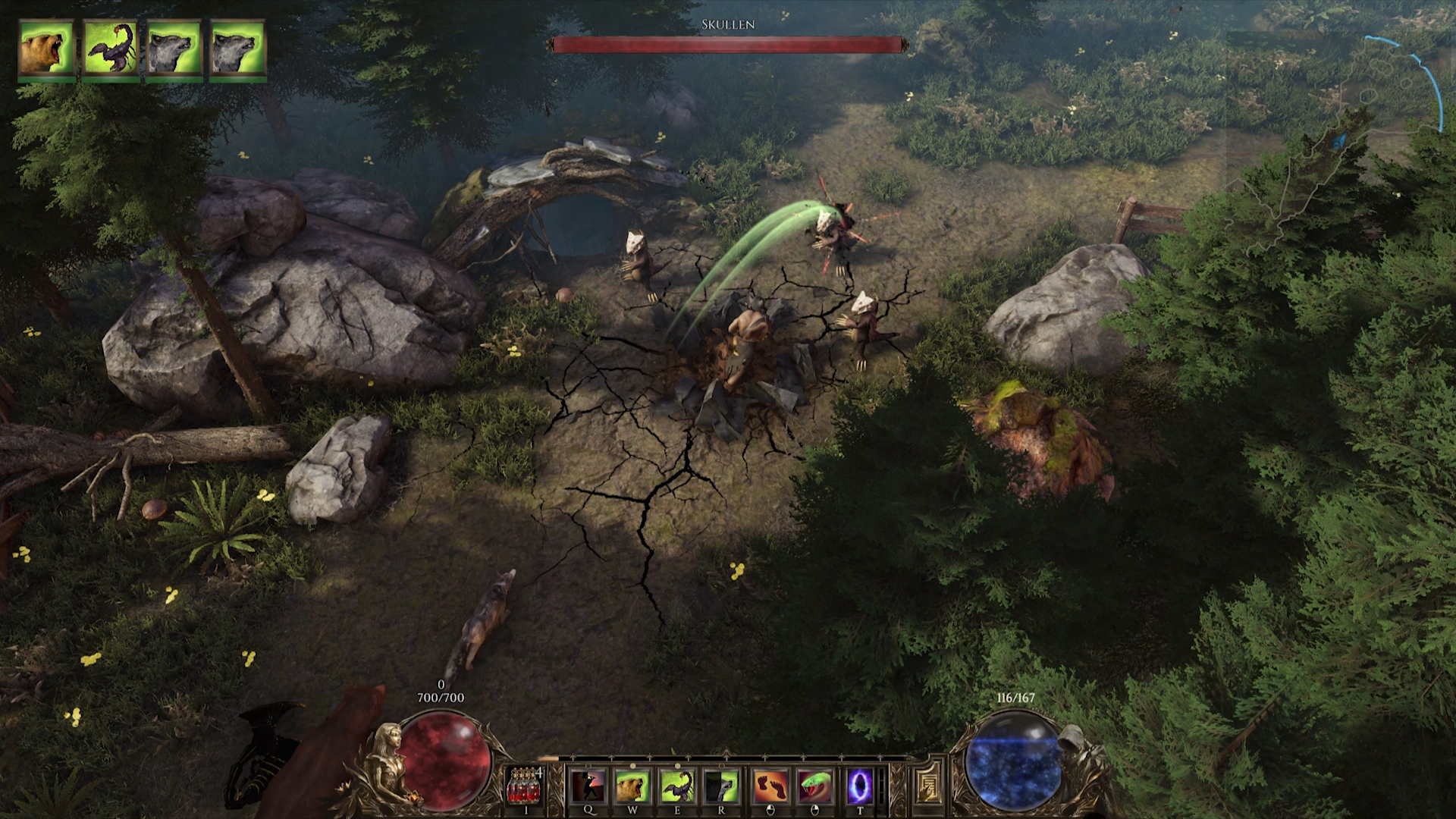The image size is (1456, 819).
Task: Use the red health potion stack
Action: click(525, 786)
